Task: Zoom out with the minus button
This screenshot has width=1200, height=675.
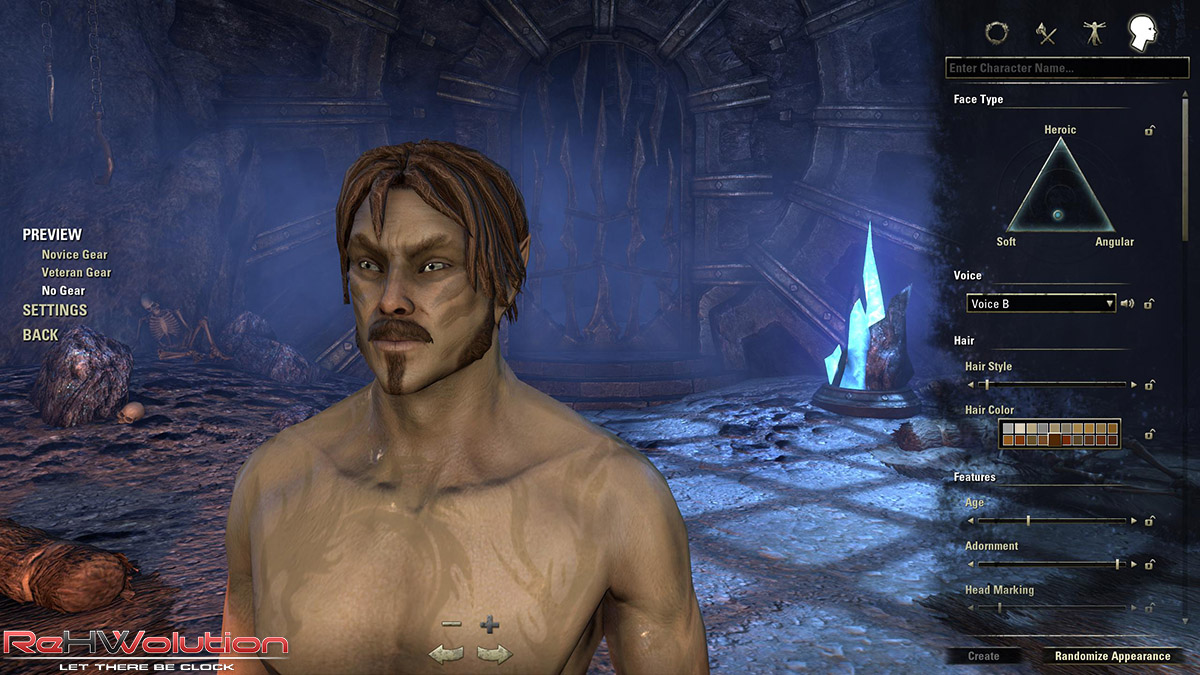Action: (x=451, y=624)
